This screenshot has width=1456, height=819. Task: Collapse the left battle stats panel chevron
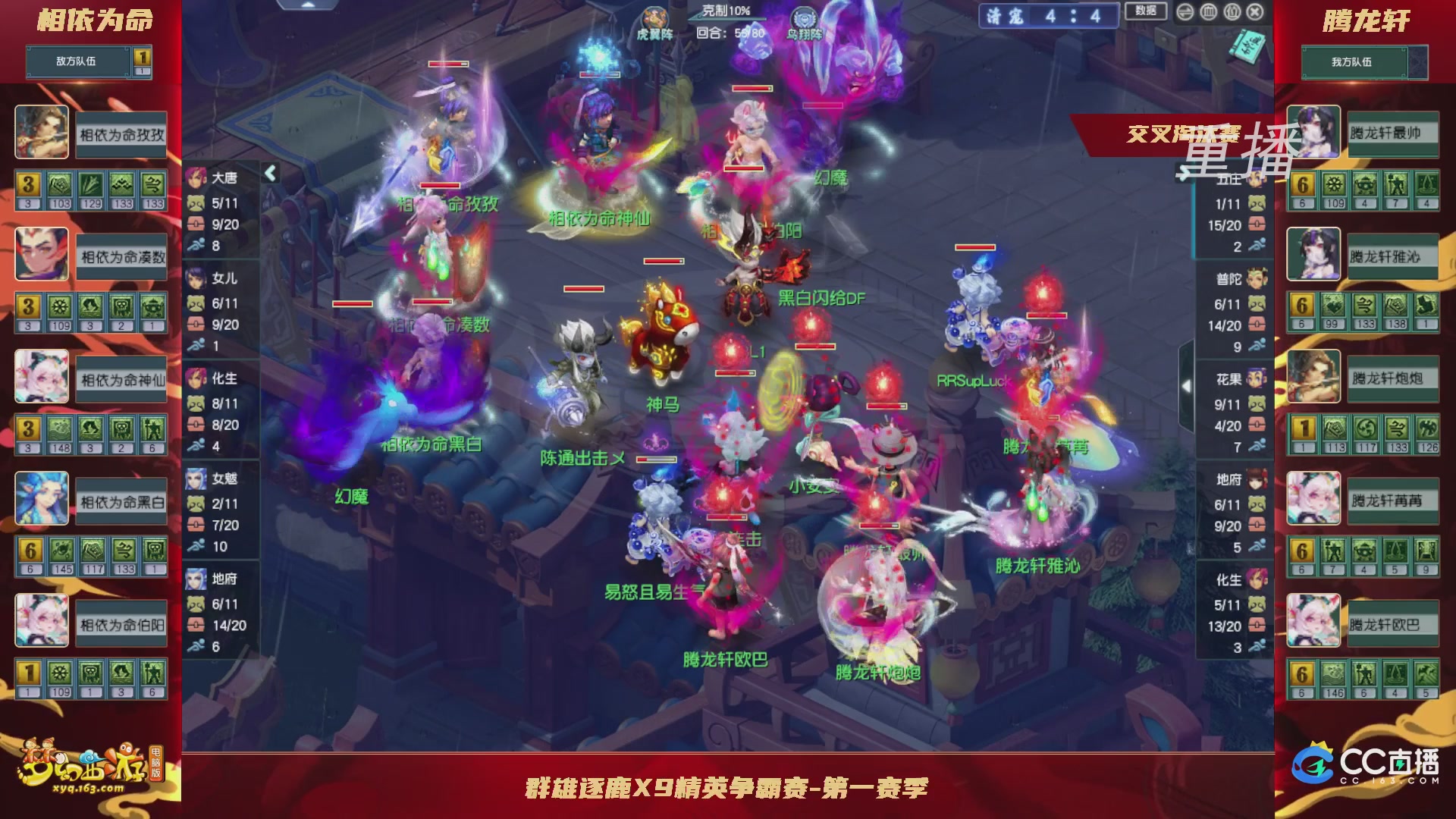269,173
